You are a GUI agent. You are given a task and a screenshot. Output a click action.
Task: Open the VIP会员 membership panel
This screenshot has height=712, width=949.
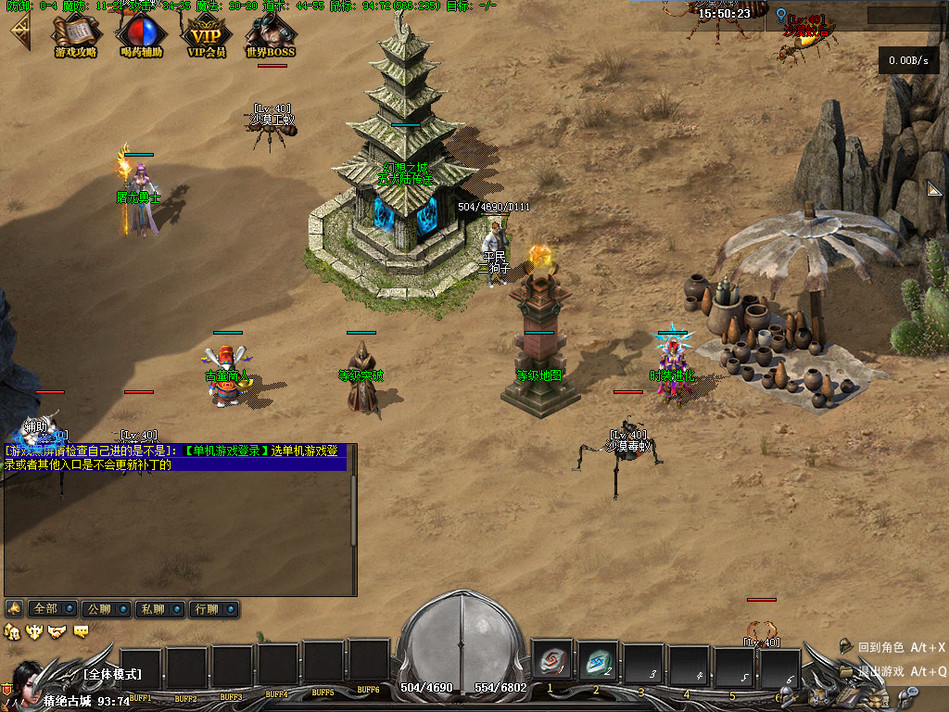pyautogui.click(x=206, y=33)
